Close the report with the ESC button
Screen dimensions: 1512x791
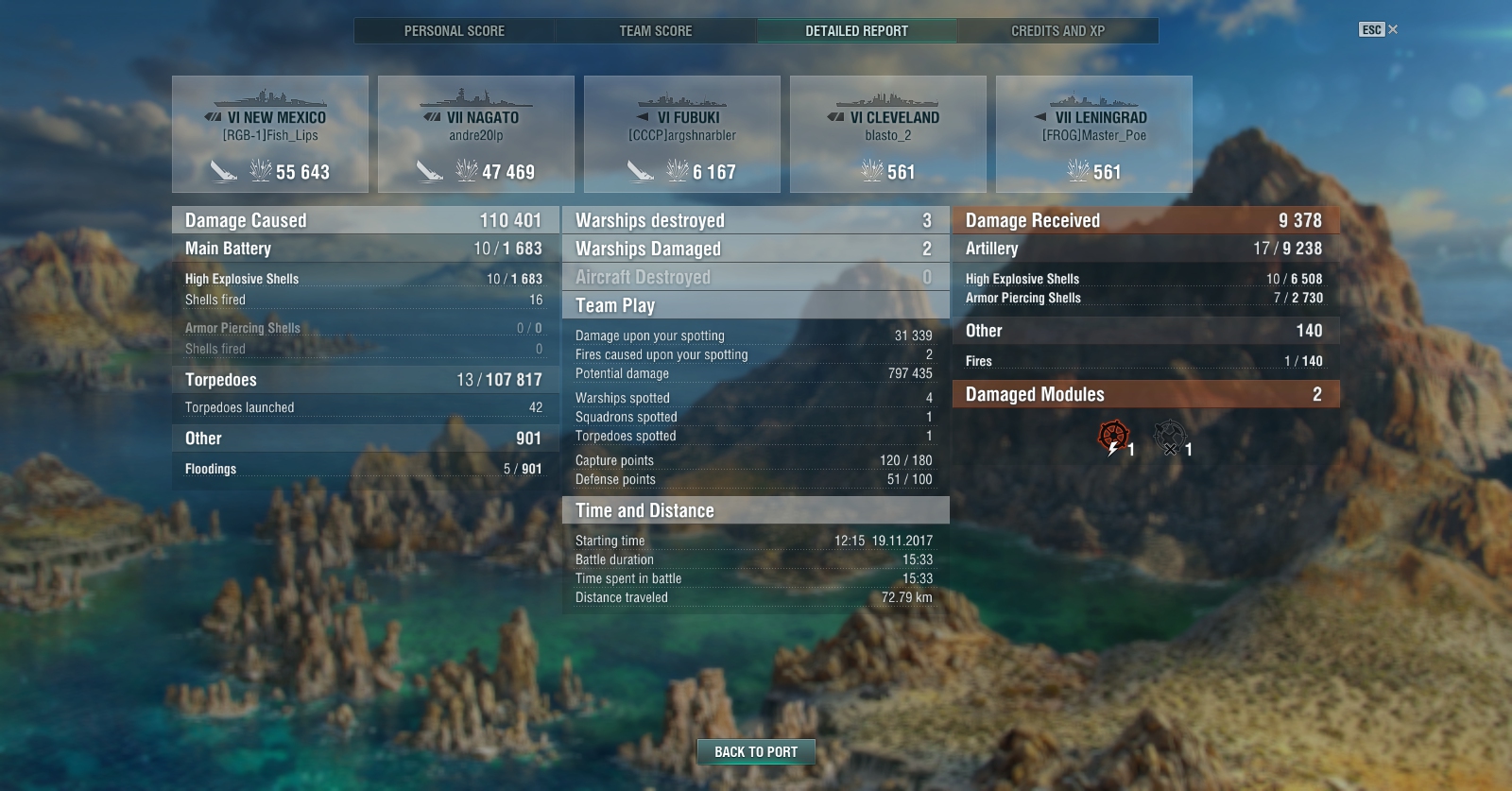pos(1378,30)
